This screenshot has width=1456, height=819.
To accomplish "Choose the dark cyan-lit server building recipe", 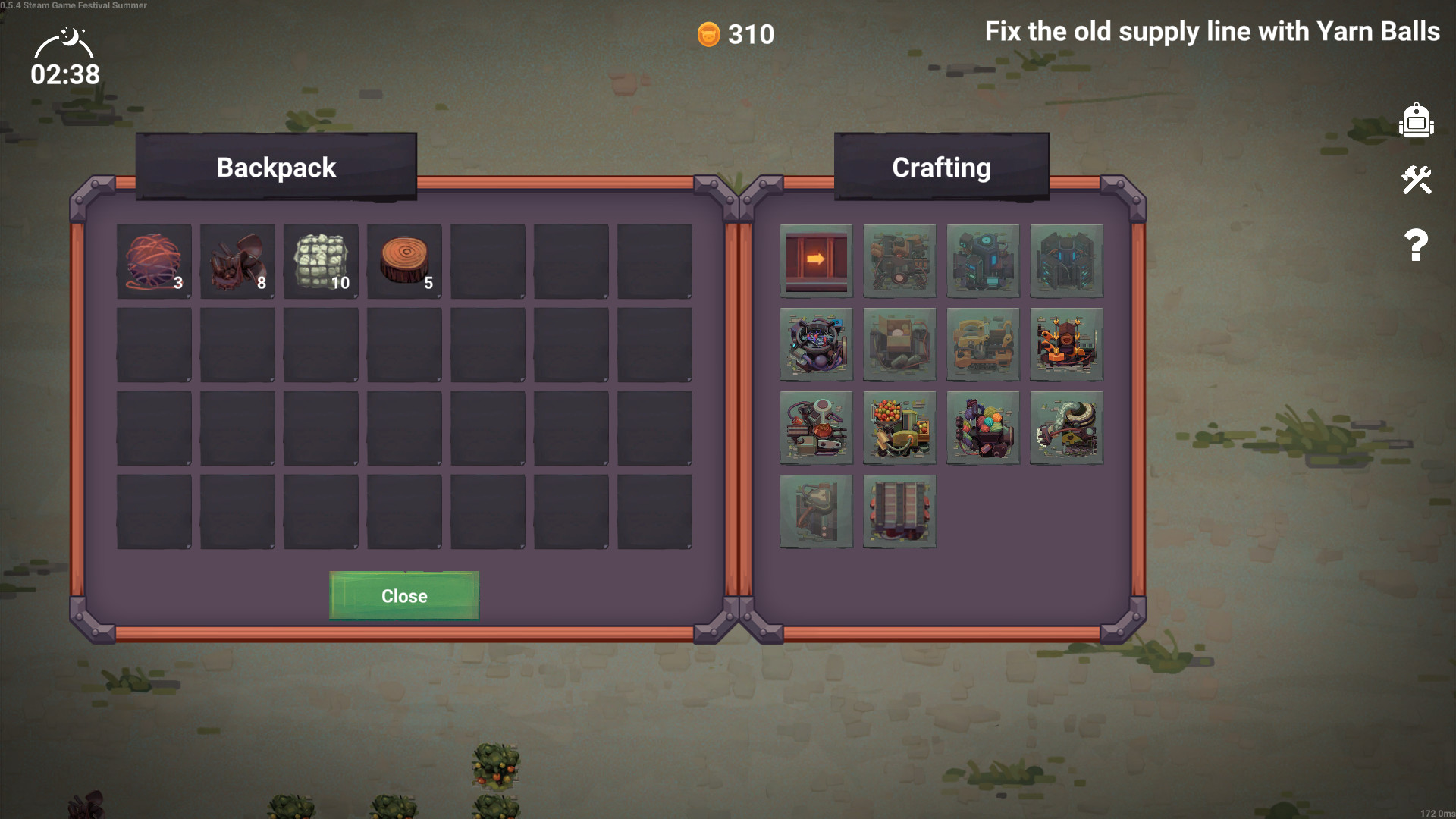I will click(1066, 260).
